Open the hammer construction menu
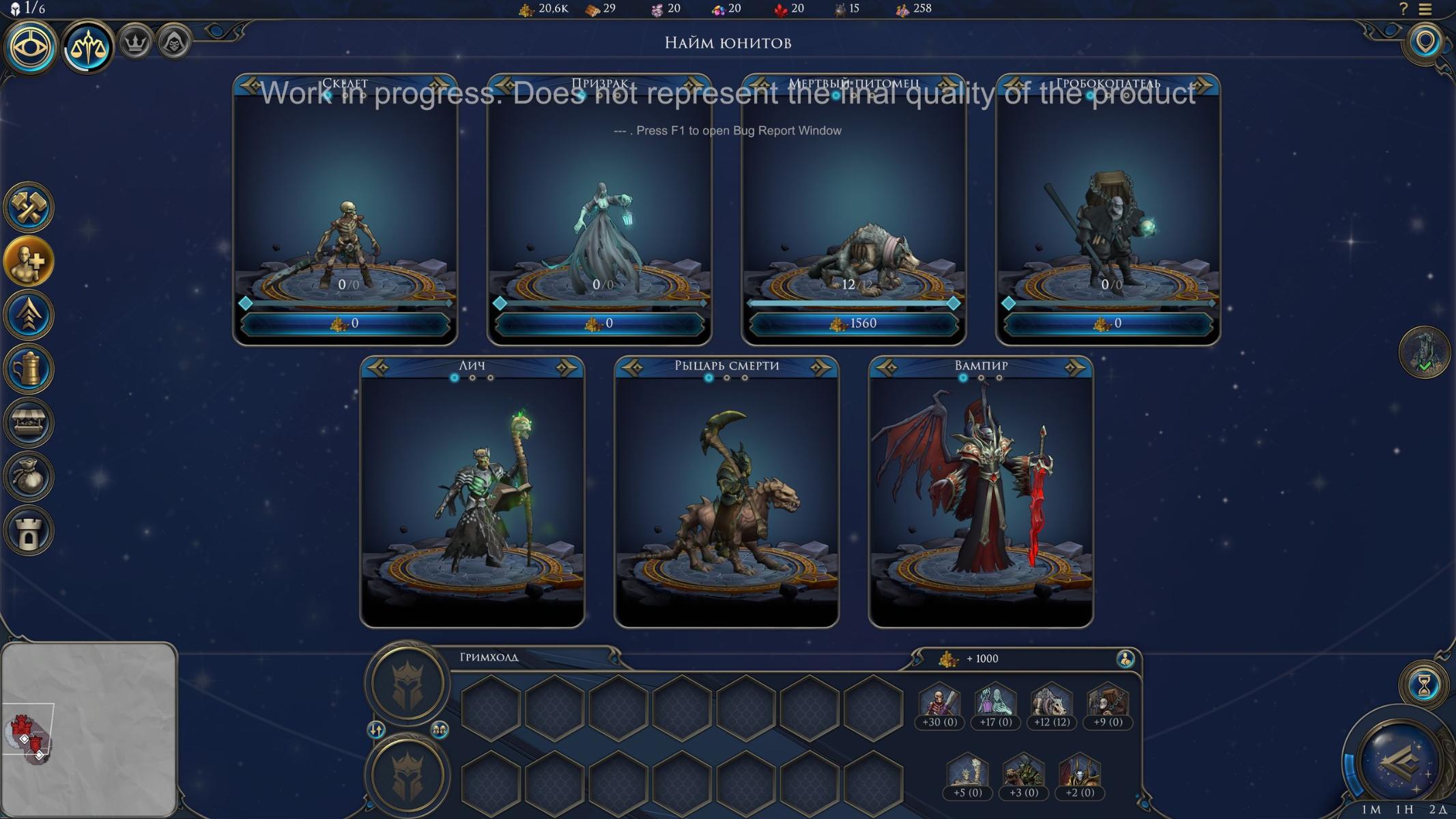 pyautogui.click(x=29, y=207)
